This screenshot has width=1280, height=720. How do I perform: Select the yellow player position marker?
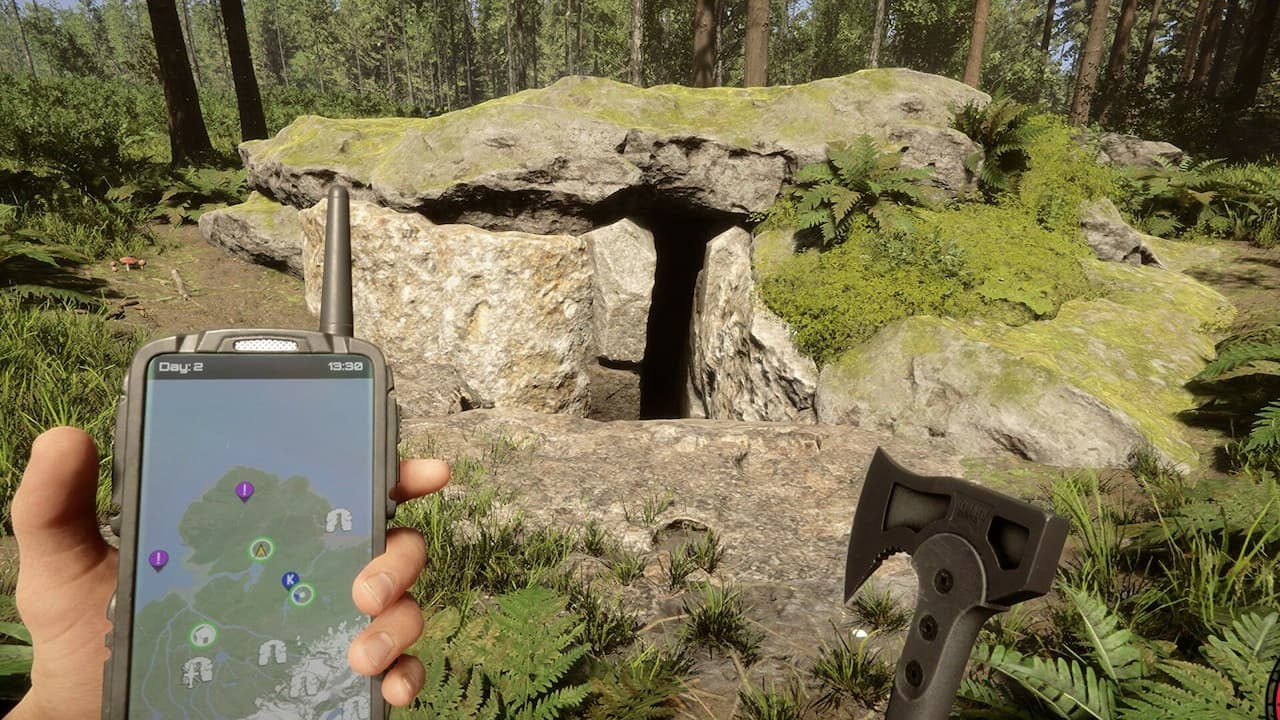click(x=260, y=550)
